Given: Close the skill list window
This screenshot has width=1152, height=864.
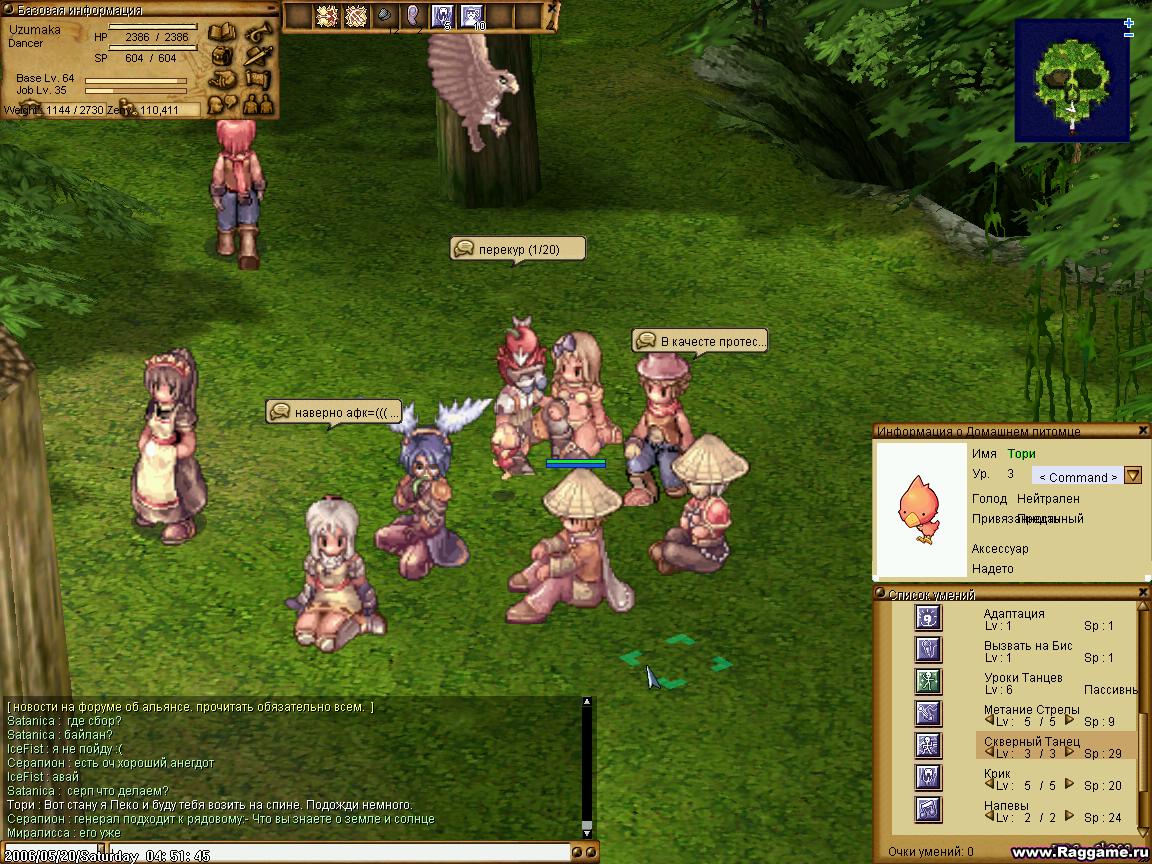Looking at the screenshot, I should (x=1143, y=594).
